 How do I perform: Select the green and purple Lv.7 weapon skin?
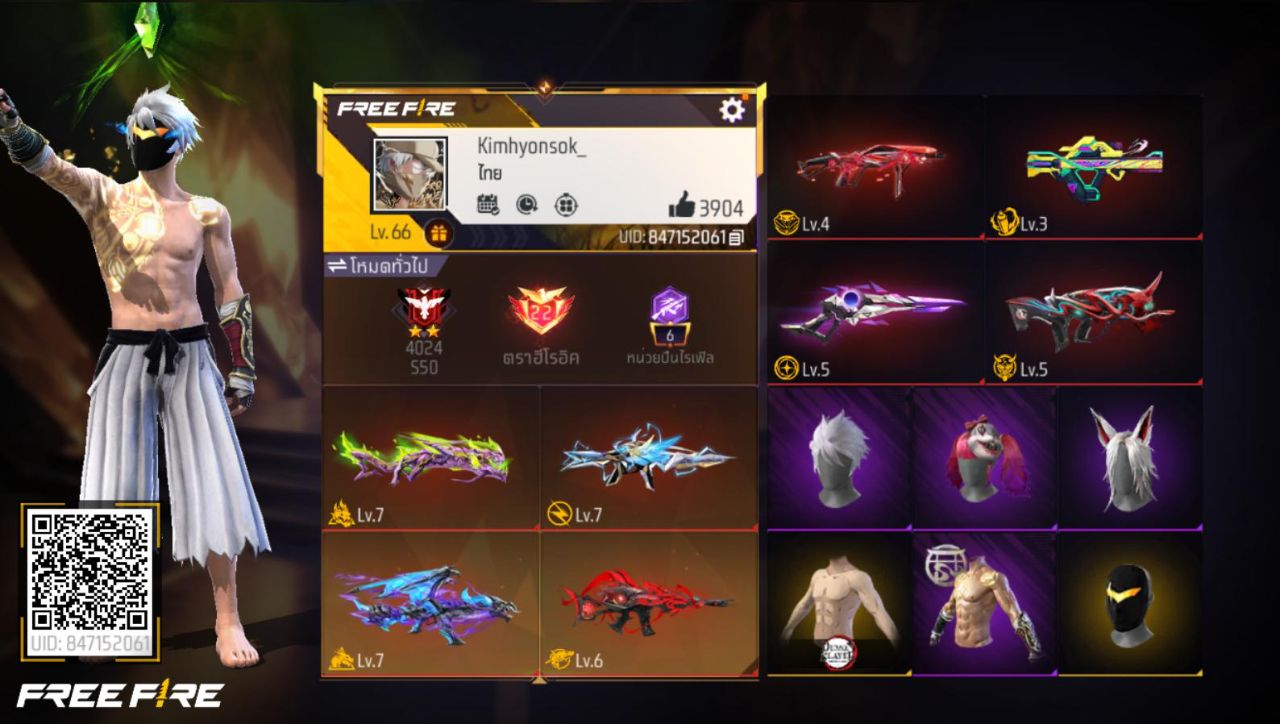[x=431, y=458]
